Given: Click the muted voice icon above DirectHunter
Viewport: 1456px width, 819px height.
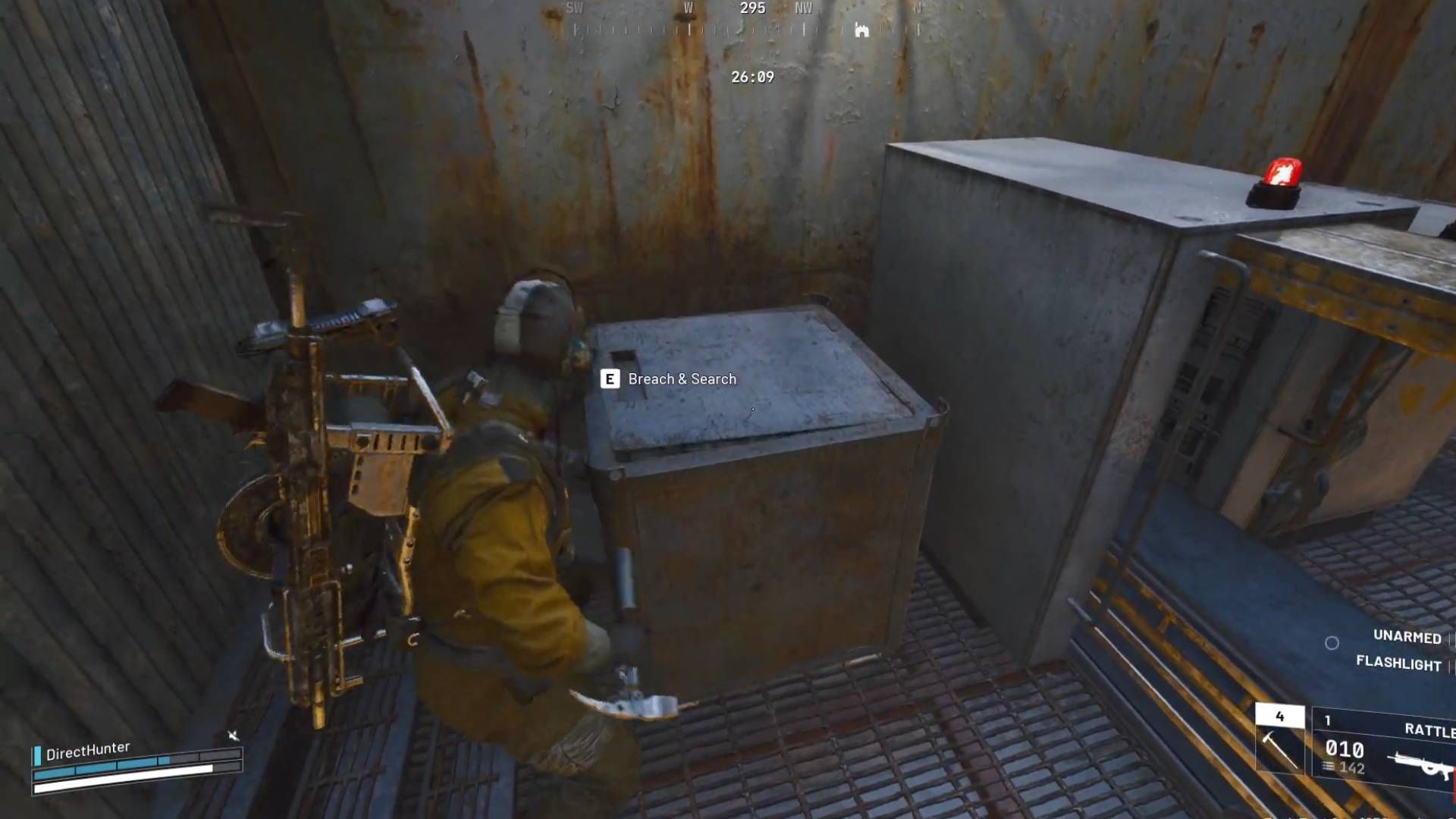Looking at the screenshot, I should pos(234,734).
